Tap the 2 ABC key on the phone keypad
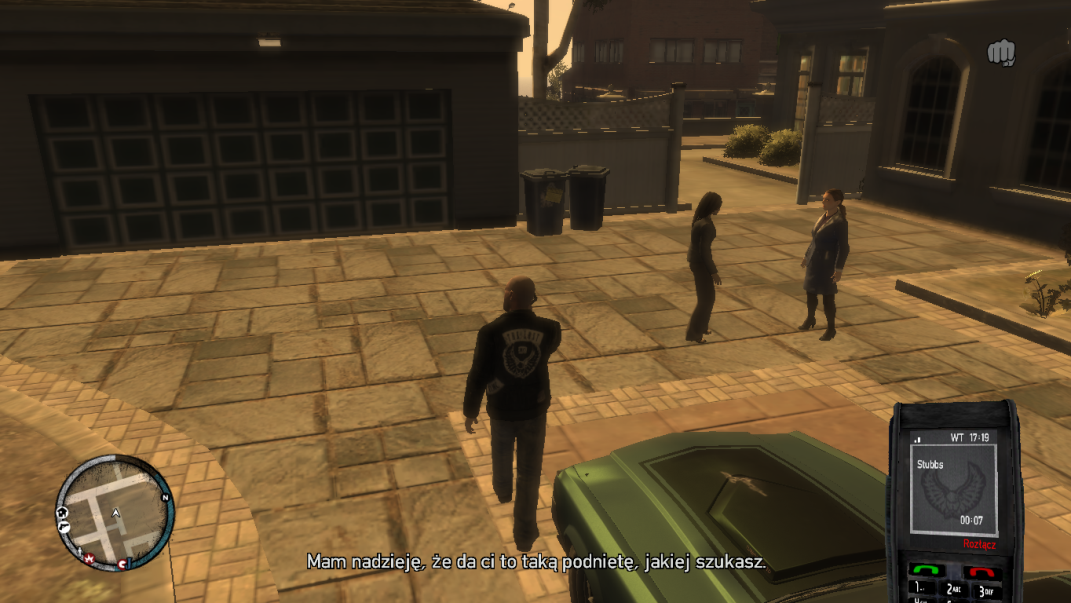The width and height of the screenshot is (1071, 603). tap(953, 591)
